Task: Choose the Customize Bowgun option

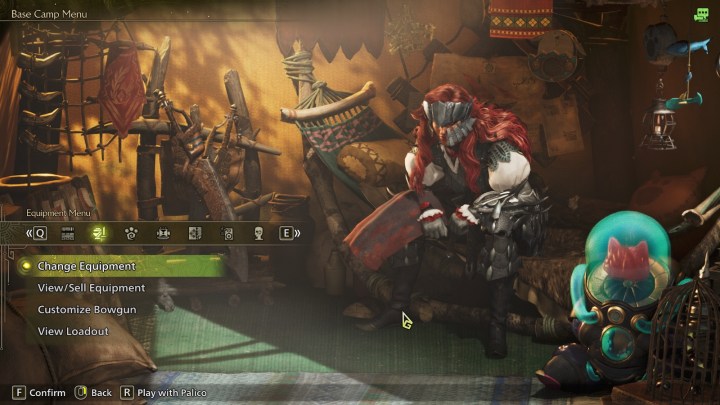Action: pyautogui.click(x=87, y=310)
